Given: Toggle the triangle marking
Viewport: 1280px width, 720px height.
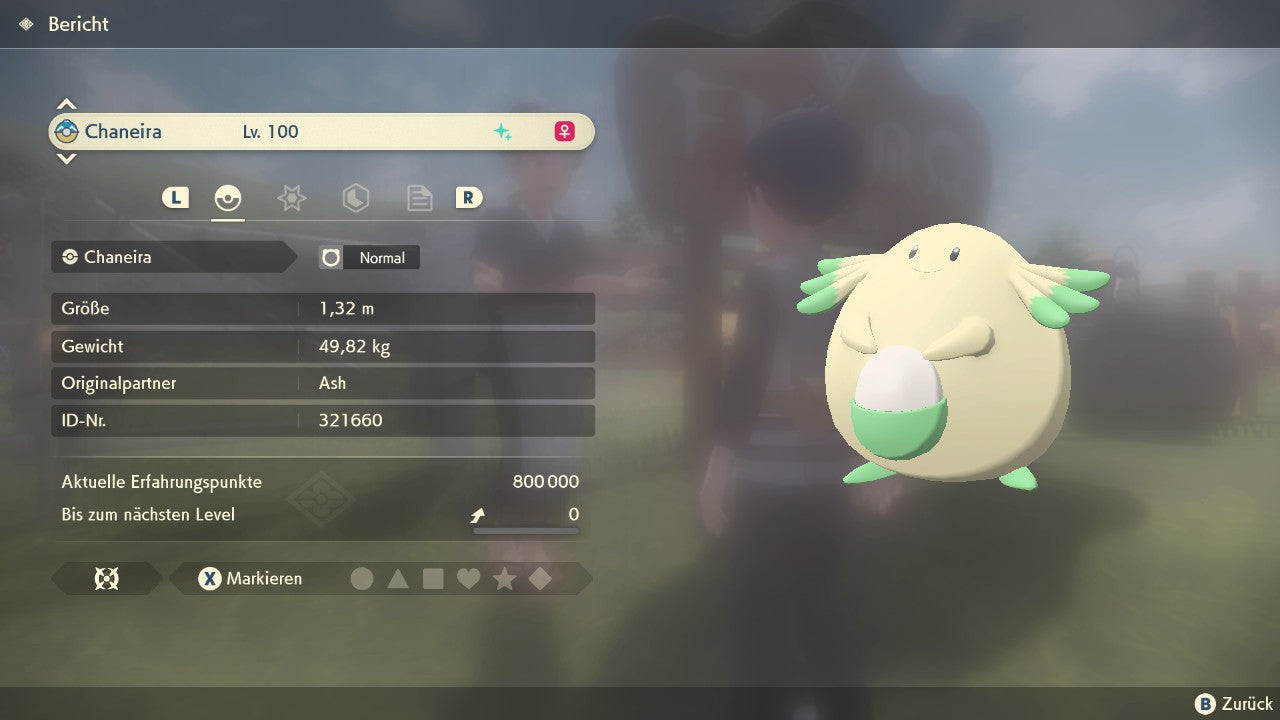Looking at the screenshot, I should 398,579.
